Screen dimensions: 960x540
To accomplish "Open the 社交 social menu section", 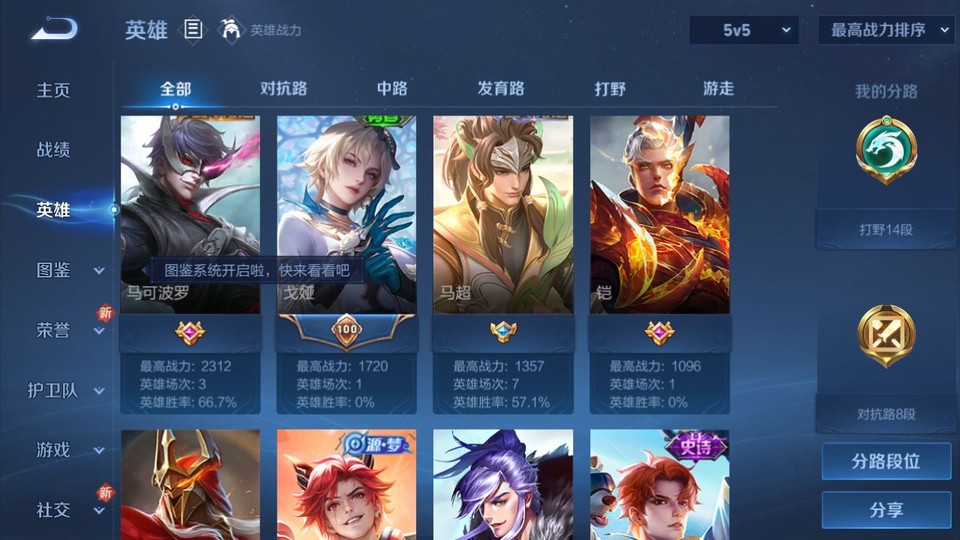I will tap(68, 510).
